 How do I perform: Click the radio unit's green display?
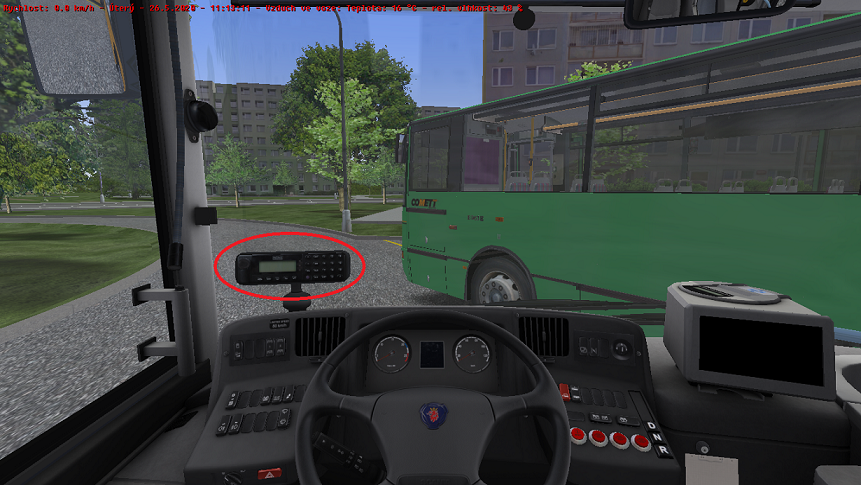point(279,265)
